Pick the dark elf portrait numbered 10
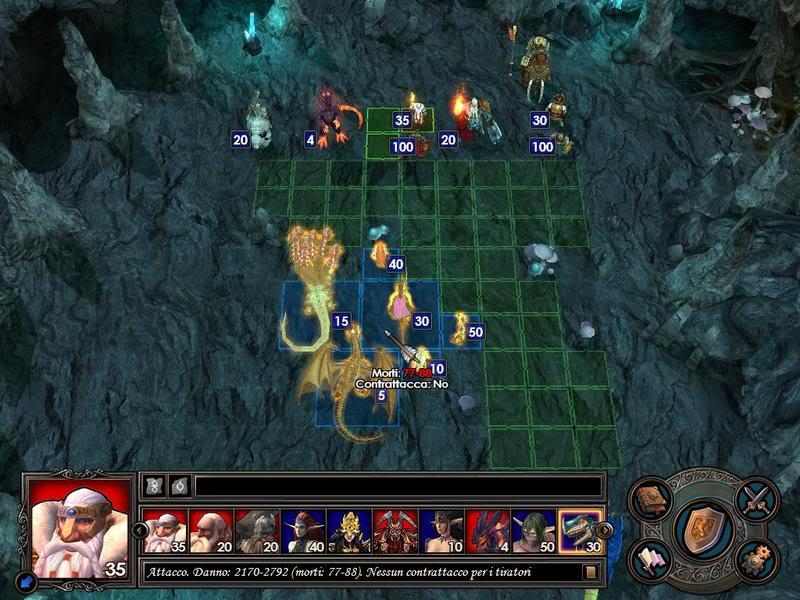 (441, 531)
